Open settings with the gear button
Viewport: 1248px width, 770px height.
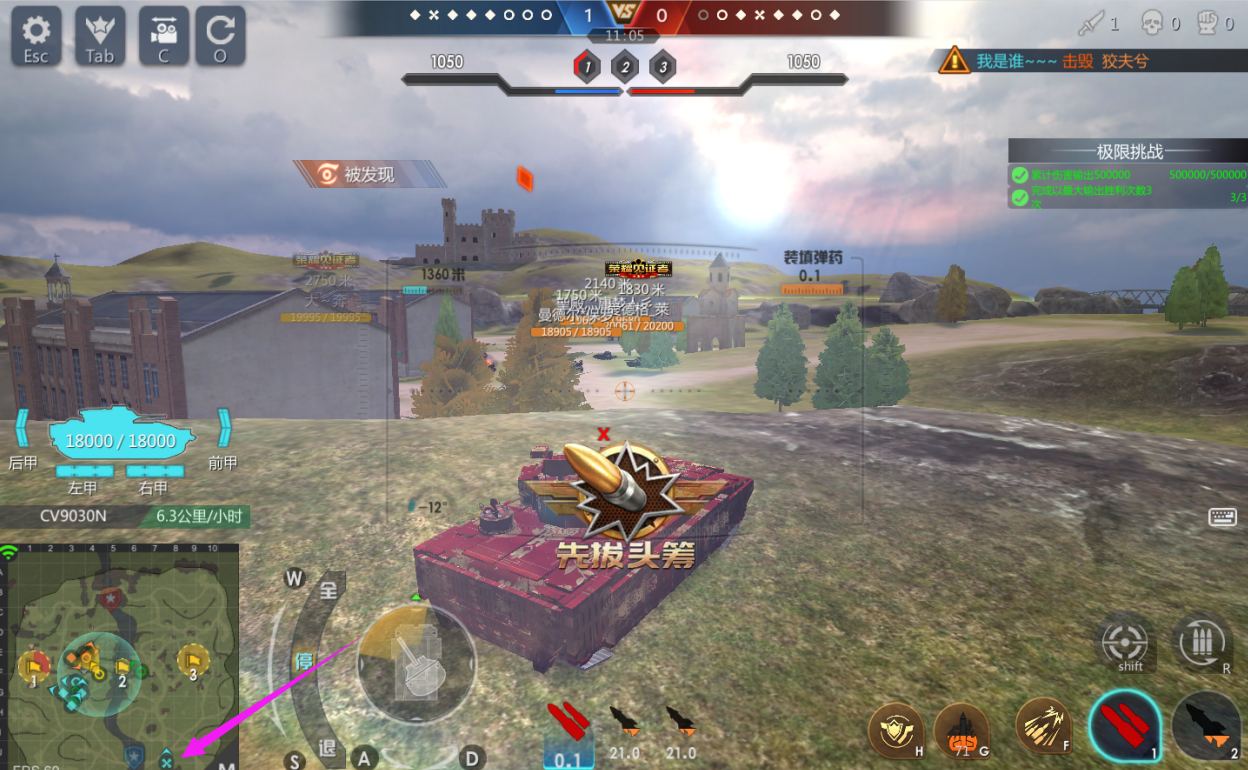point(36,36)
